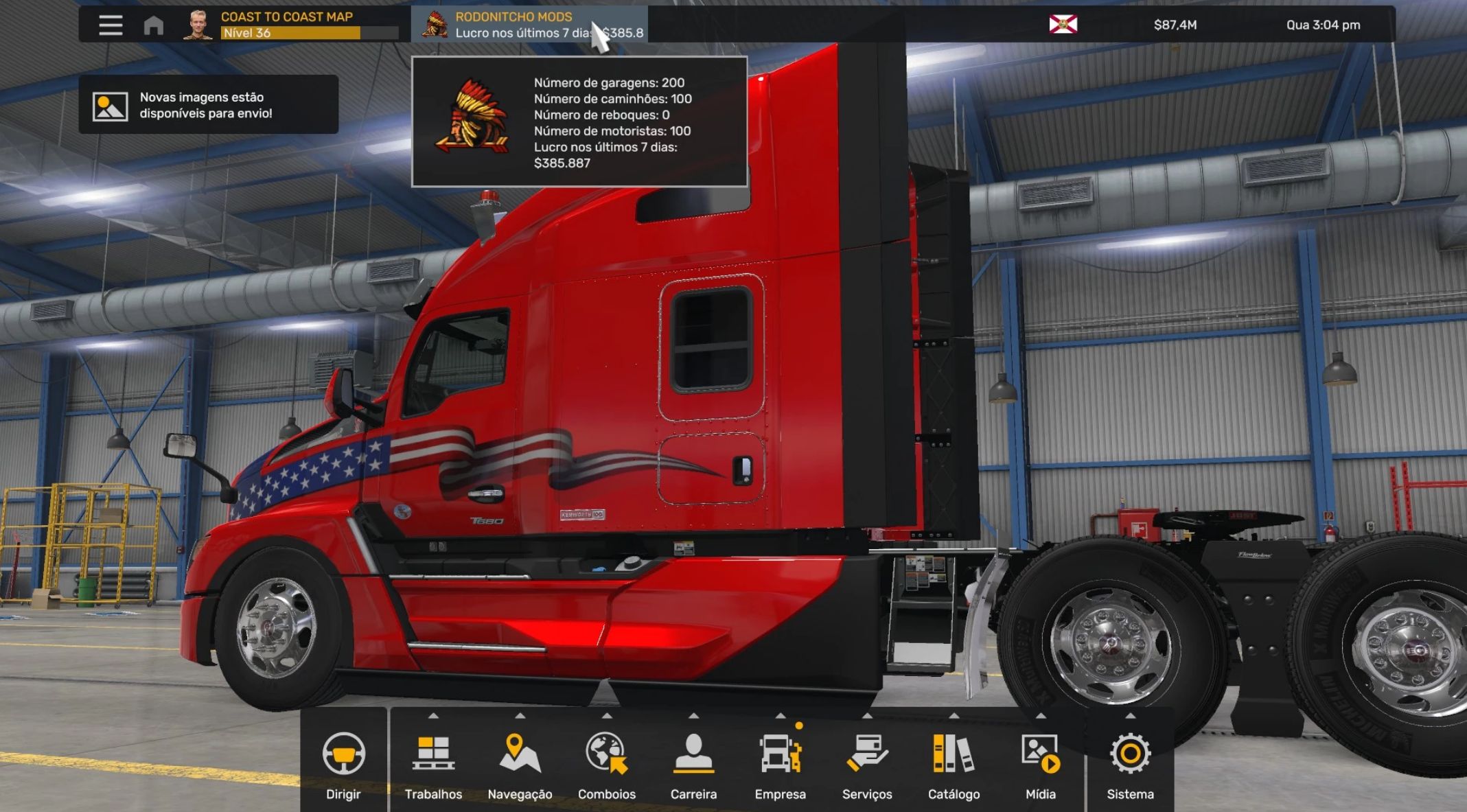Open the Catálogo catalog menu
Viewport: 1467px width, 812px height.
pos(954,763)
